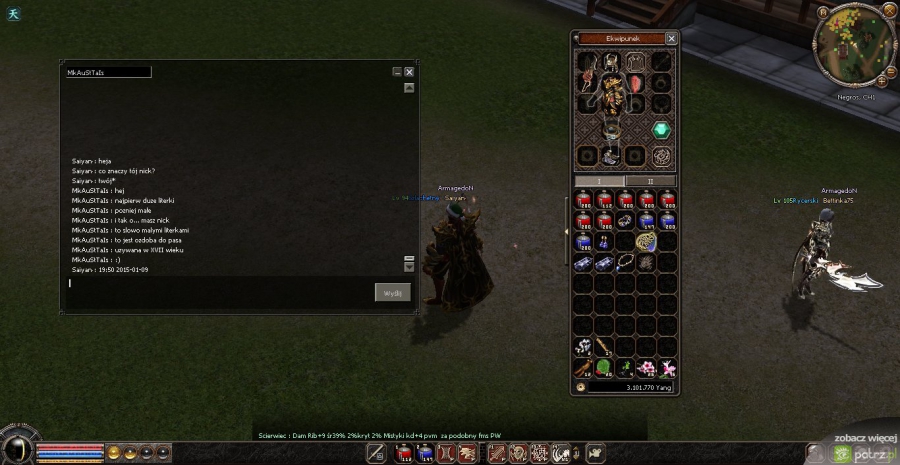Screen dimensions: 900x465
Task: Click the whisper message input field
Action: 220,284
